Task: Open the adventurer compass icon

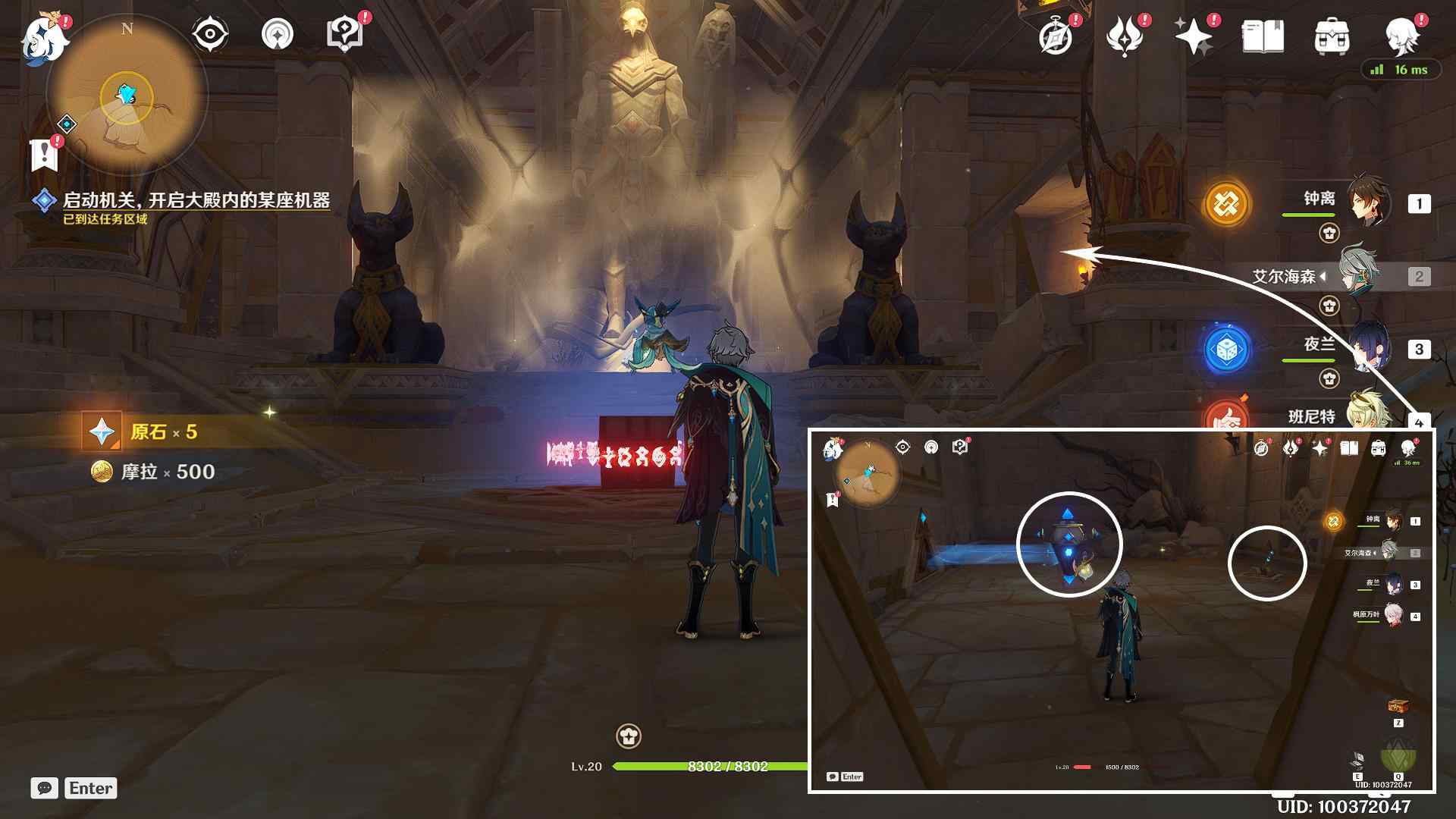Action: point(1056,36)
